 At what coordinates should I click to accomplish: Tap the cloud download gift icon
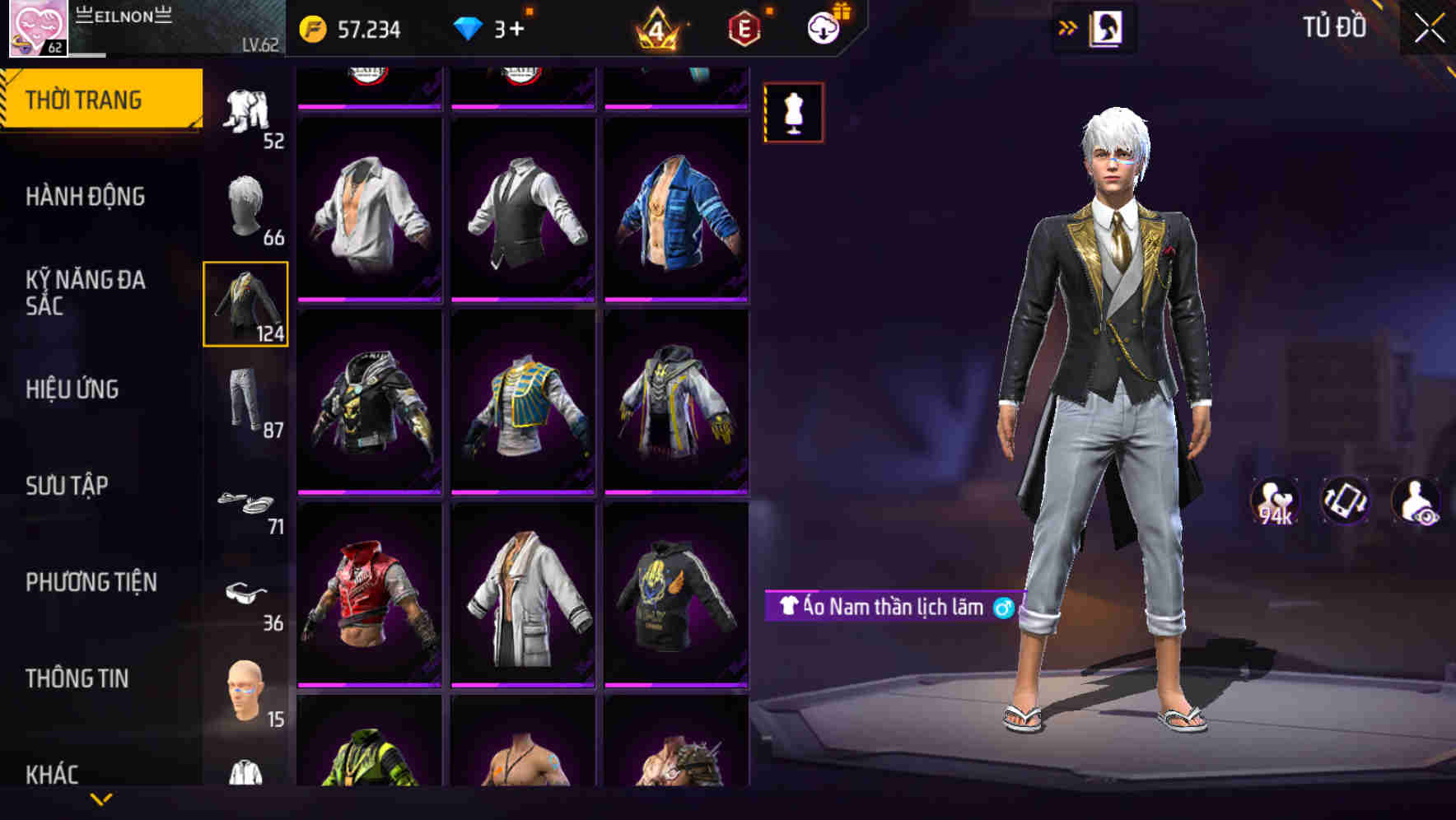point(821,26)
